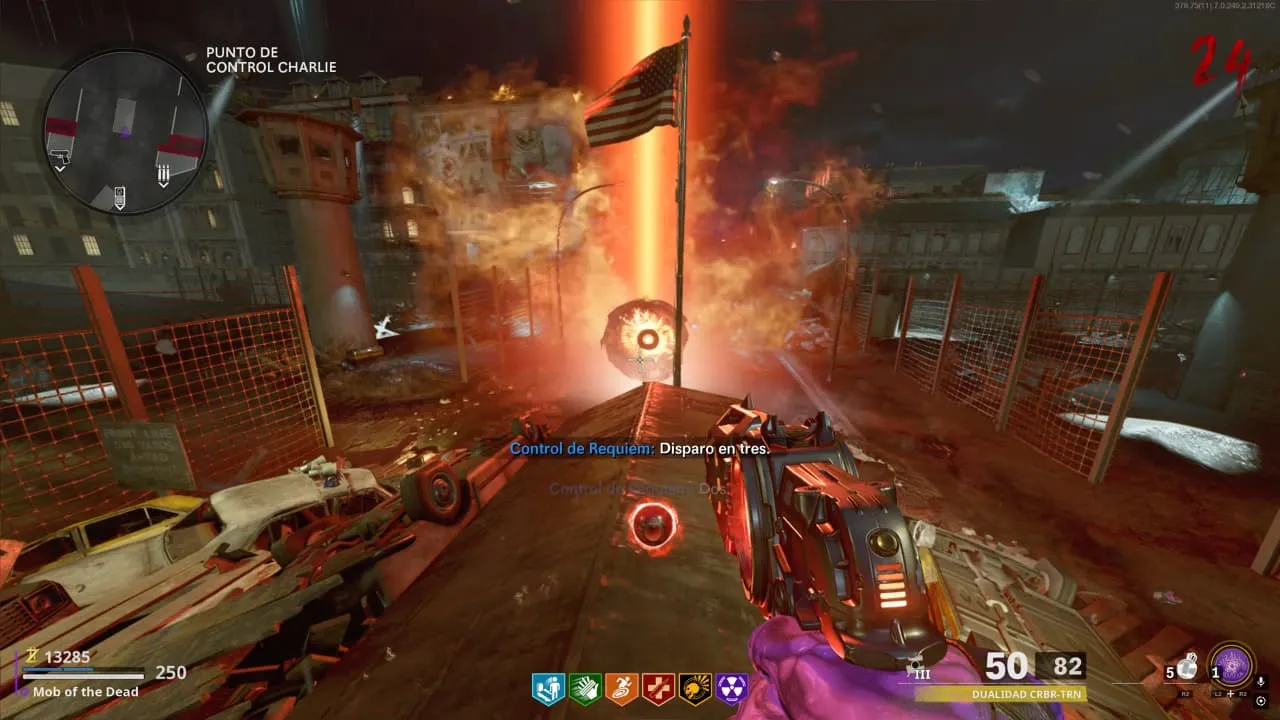1280x720 pixels.
Task: Click the orange Stamin-Up runner perk icon
Action: tap(621, 688)
